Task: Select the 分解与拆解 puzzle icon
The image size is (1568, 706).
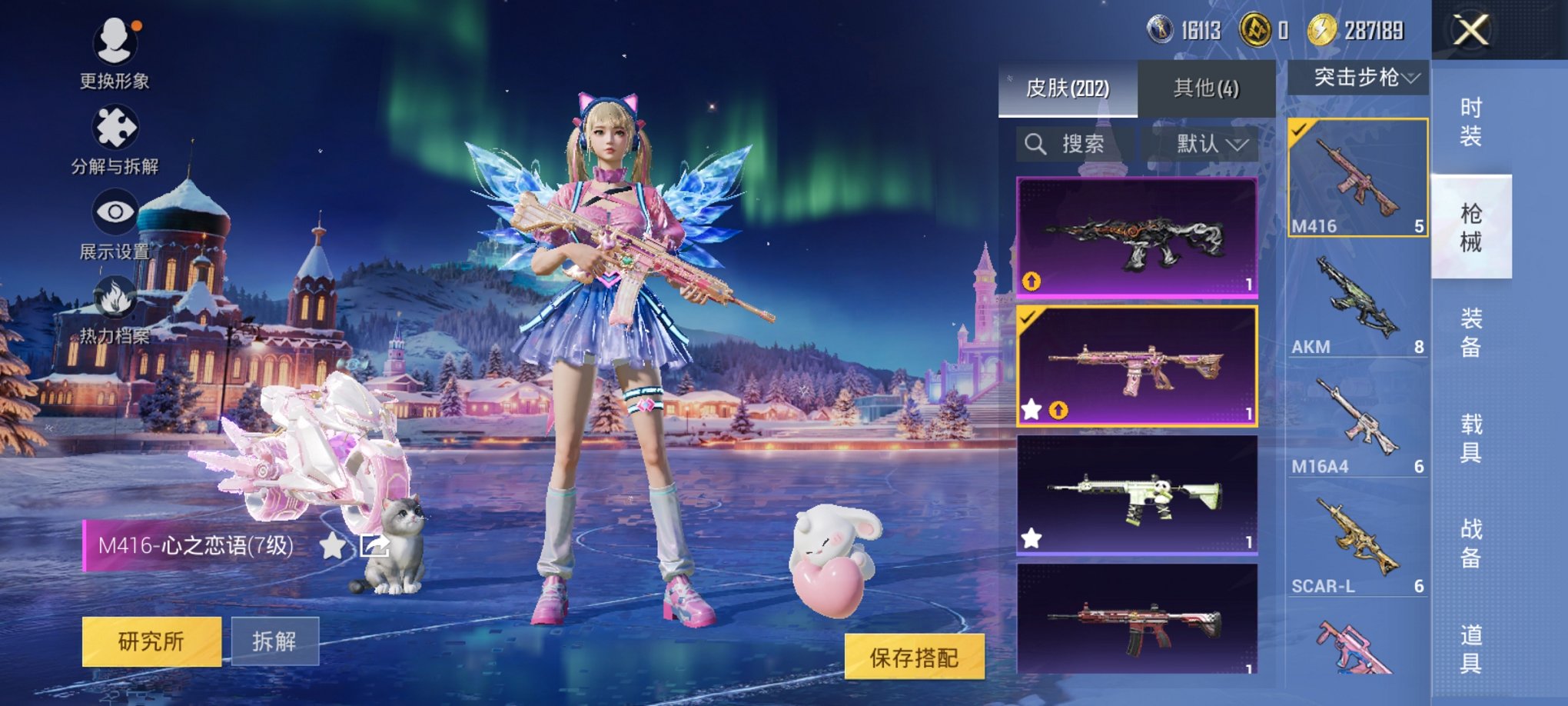Action: pyautogui.click(x=114, y=127)
